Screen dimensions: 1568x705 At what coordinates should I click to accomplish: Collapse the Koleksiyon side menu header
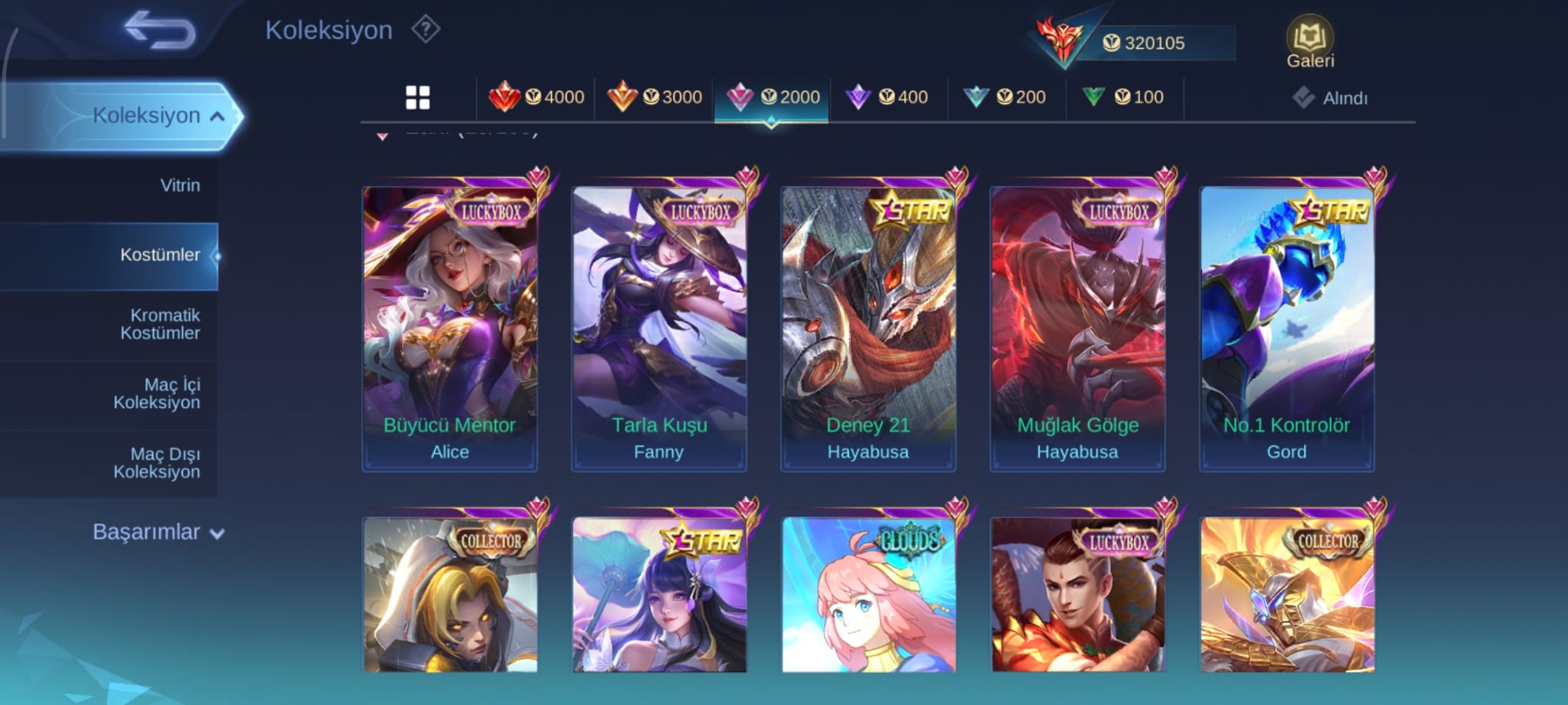pos(157,116)
